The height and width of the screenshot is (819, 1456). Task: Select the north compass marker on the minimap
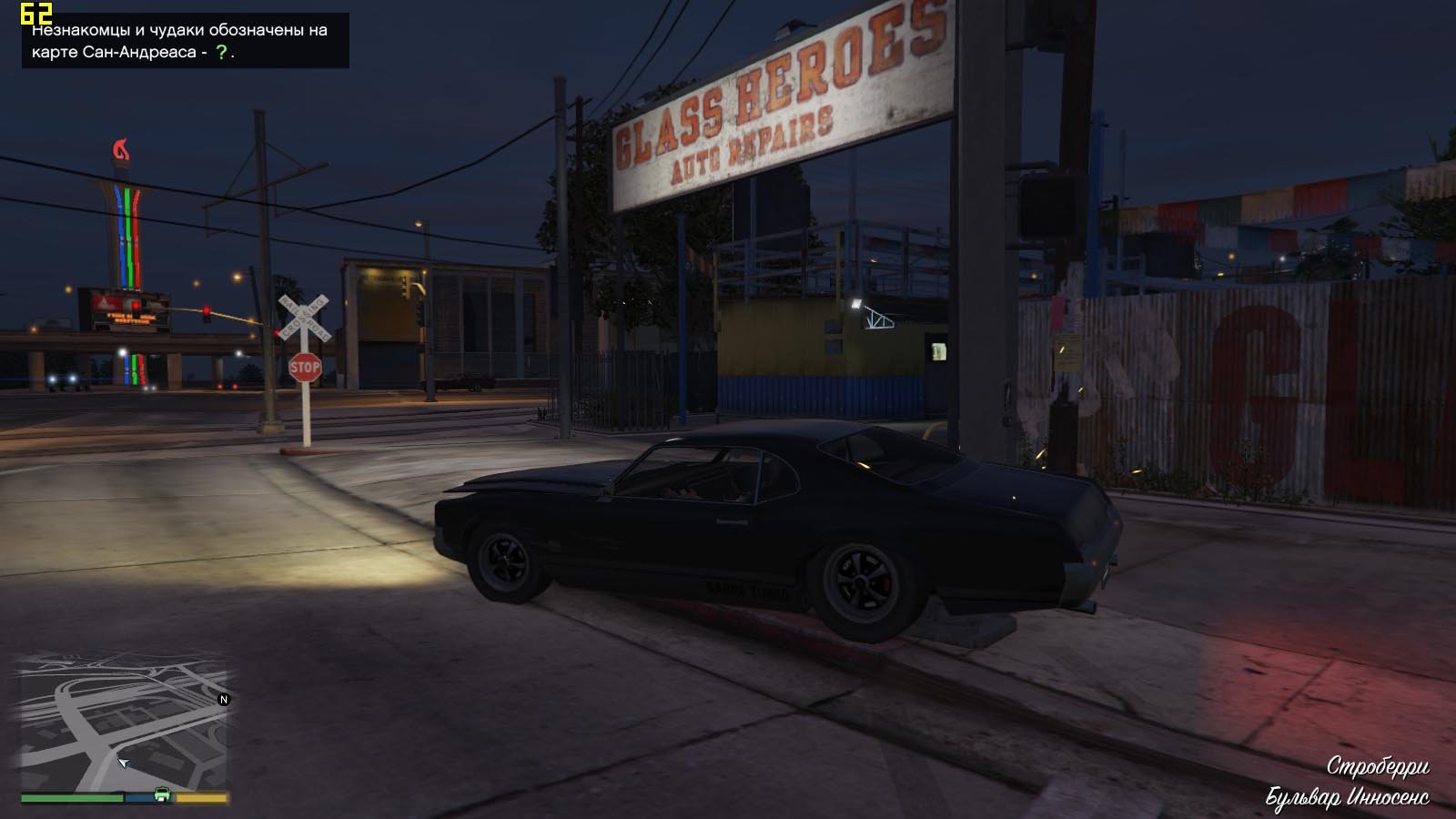(x=224, y=700)
